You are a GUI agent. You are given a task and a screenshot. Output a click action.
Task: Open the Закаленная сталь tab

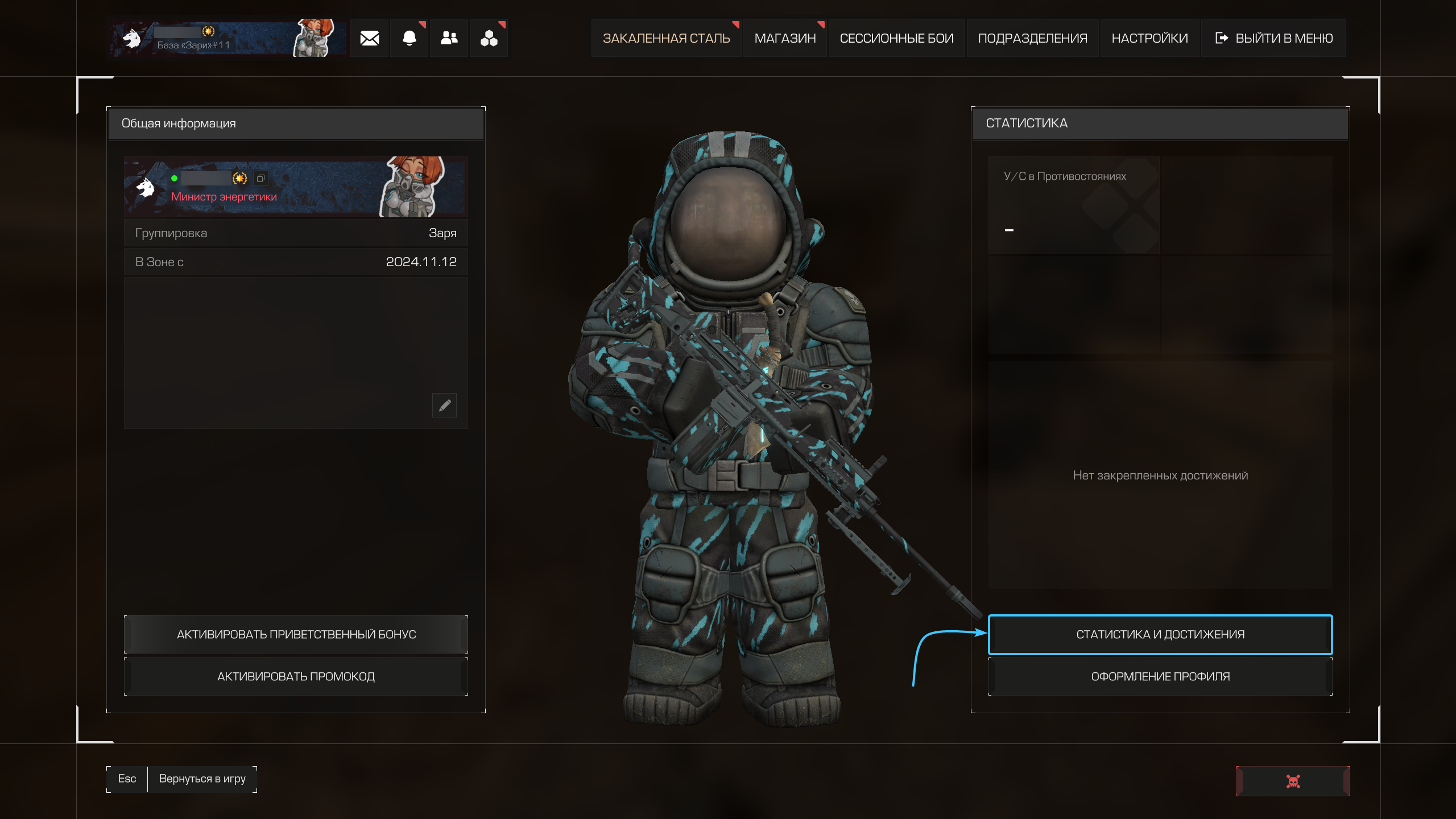point(666,38)
